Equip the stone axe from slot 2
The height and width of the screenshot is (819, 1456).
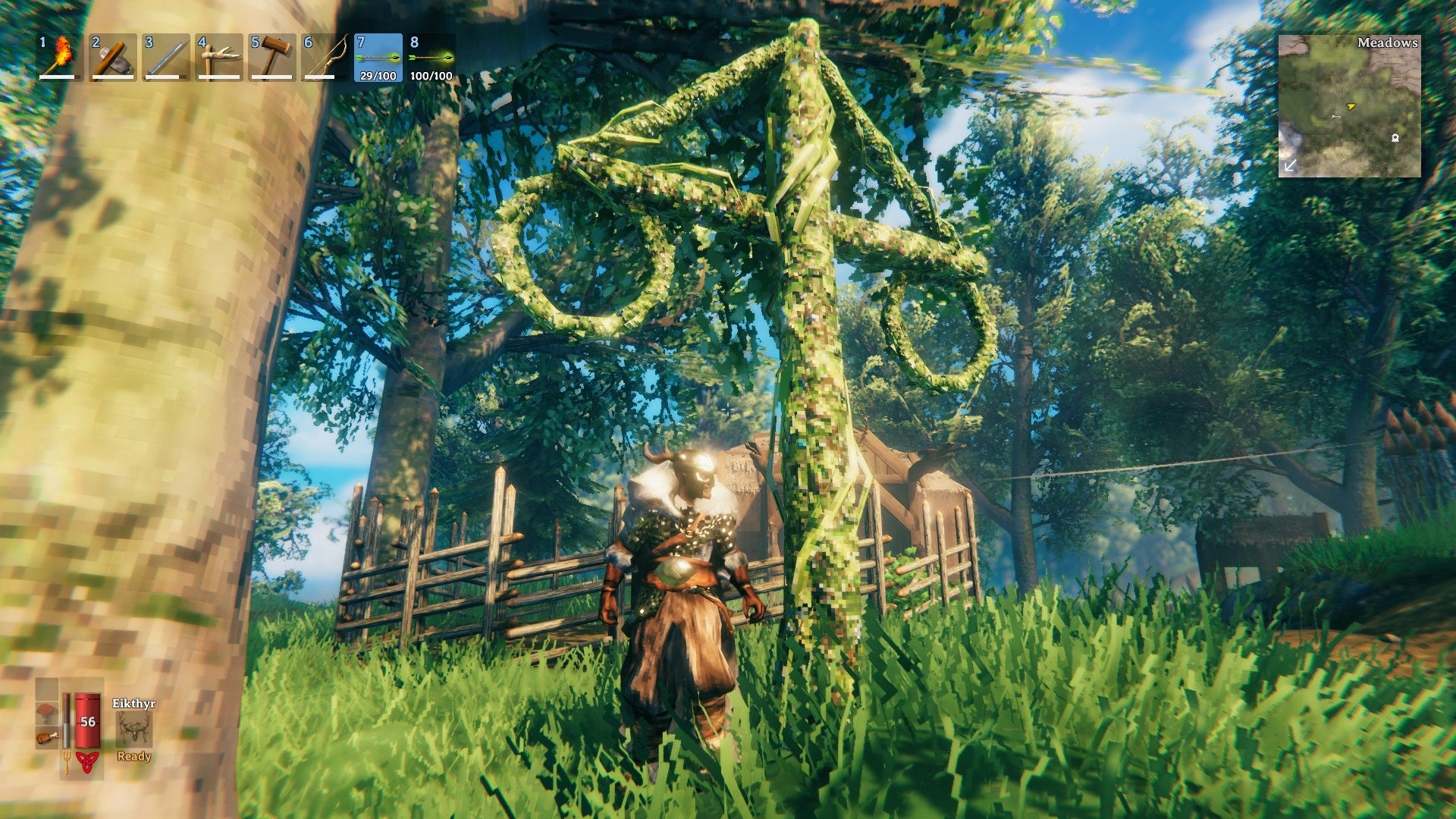(x=113, y=57)
